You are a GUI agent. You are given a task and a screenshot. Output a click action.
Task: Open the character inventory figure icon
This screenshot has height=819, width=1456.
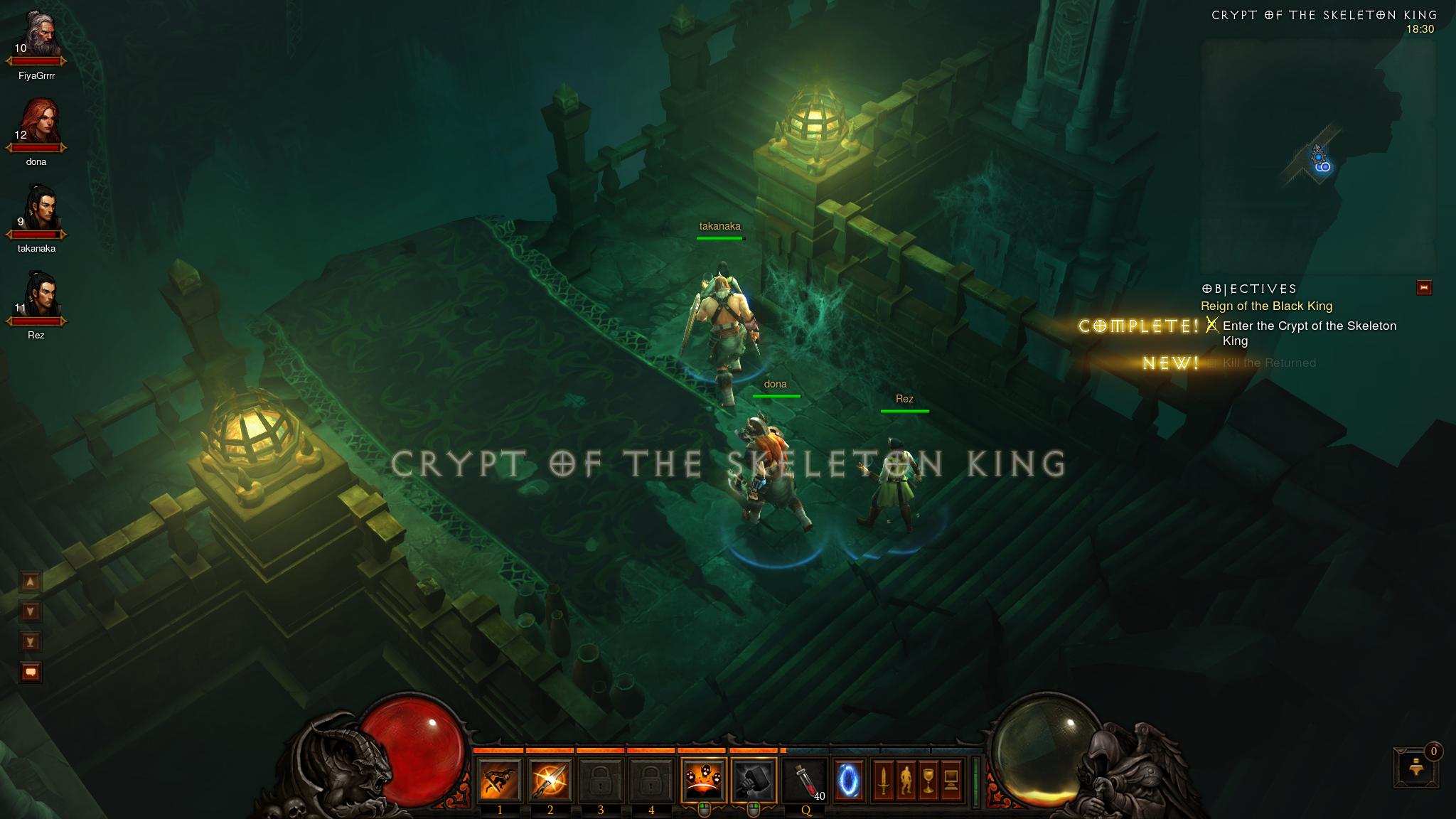click(x=906, y=781)
